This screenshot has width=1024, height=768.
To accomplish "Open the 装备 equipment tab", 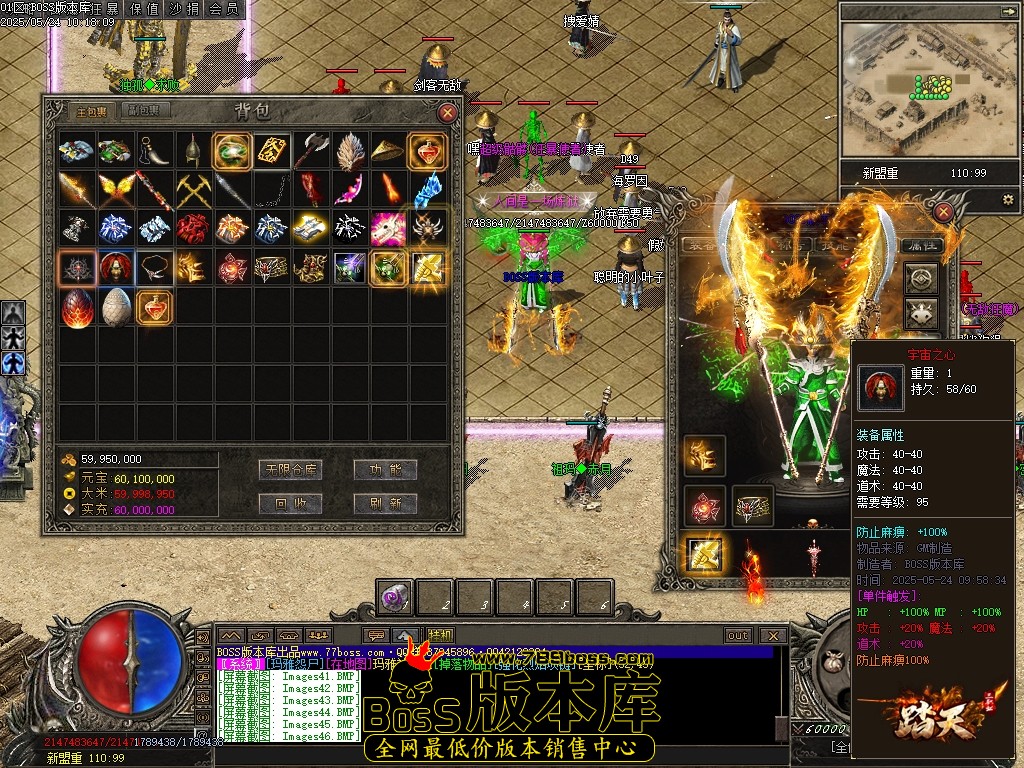I will tap(700, 244).
